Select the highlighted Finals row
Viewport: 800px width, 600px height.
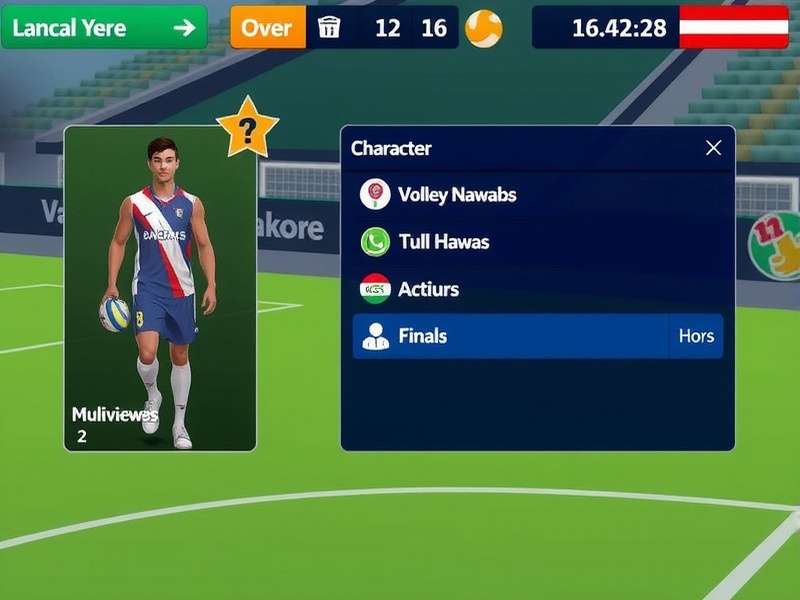(x=510, y=336)
